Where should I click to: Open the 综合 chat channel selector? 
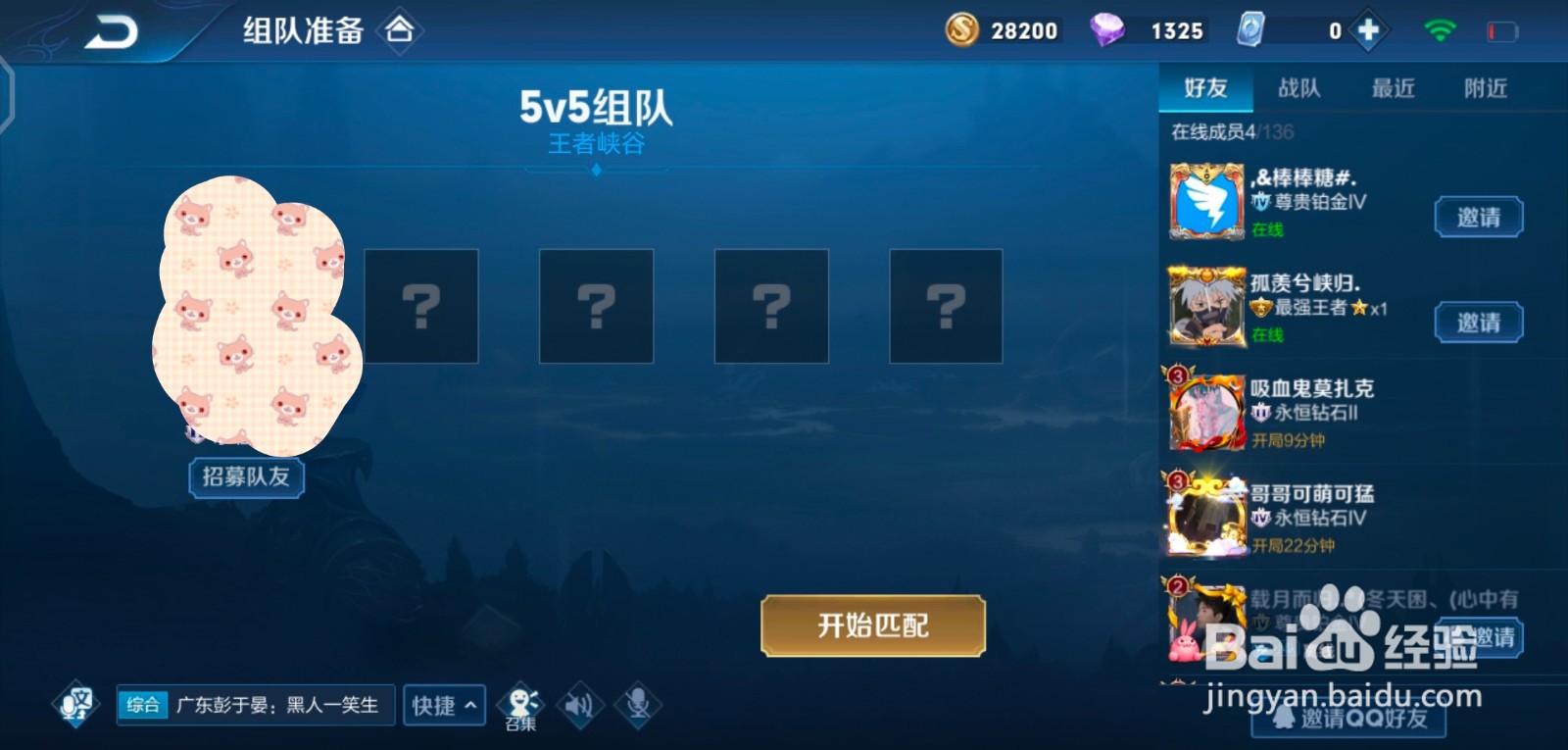[x=142, y=704]
